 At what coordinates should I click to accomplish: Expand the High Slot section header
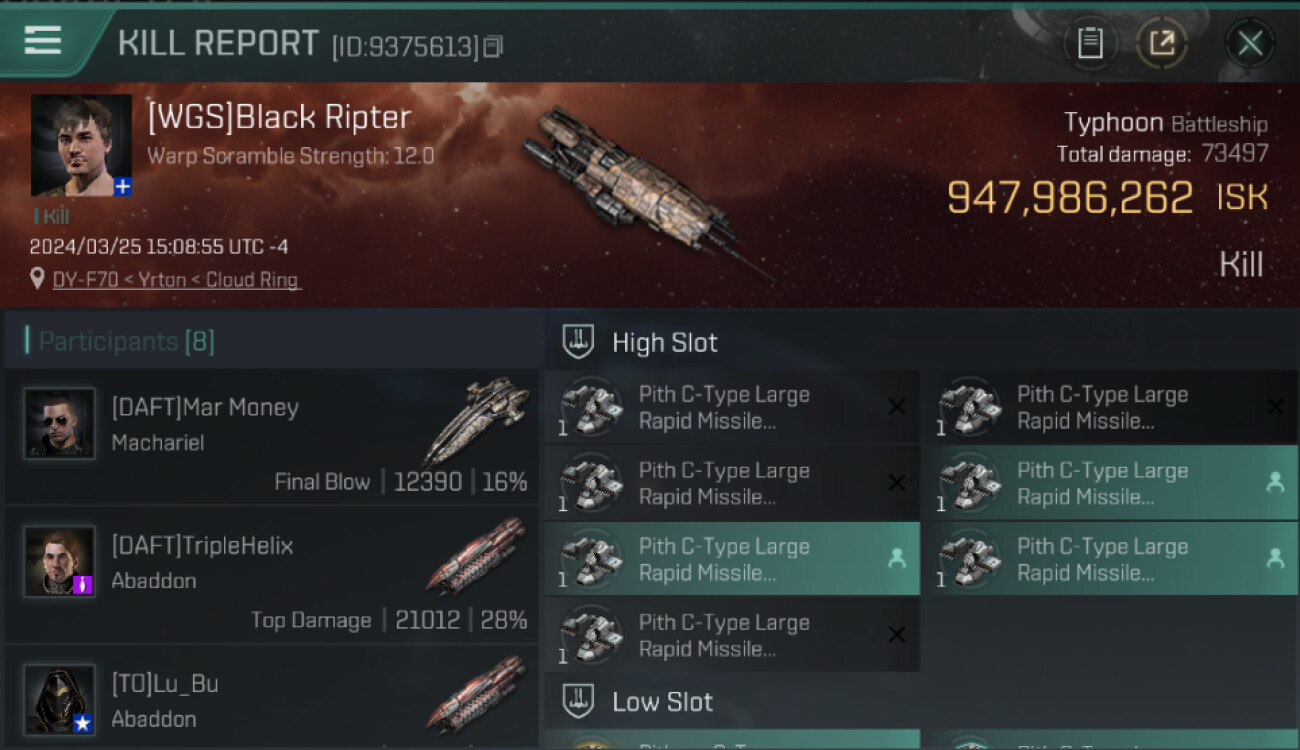(665, 343)
